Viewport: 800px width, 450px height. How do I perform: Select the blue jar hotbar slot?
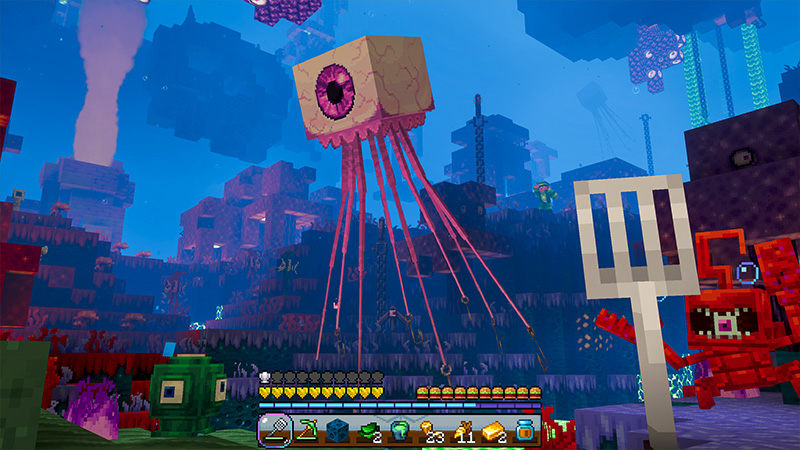click(525, 431)
